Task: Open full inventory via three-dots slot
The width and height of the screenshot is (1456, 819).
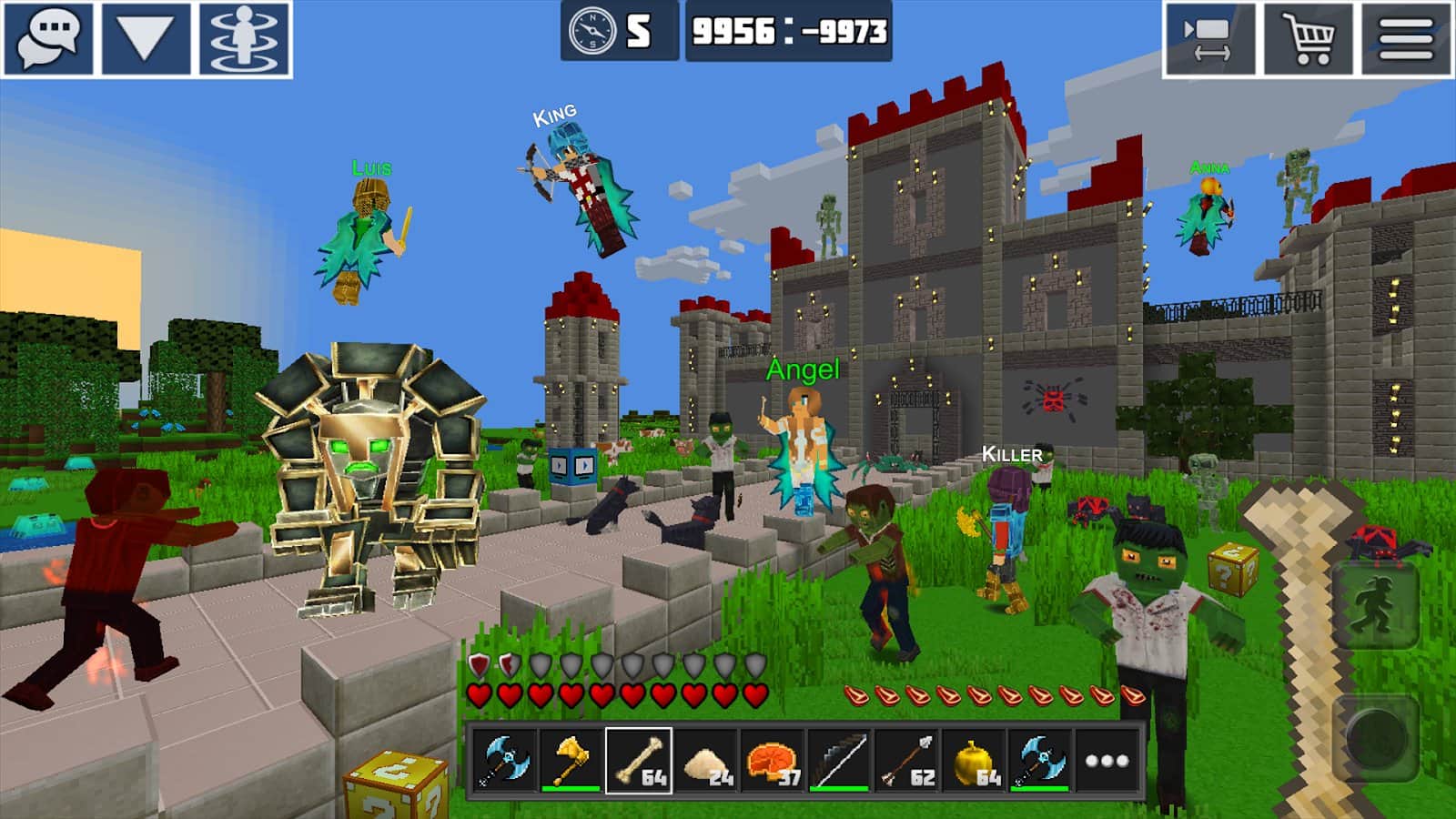Action: (1107, 761)
